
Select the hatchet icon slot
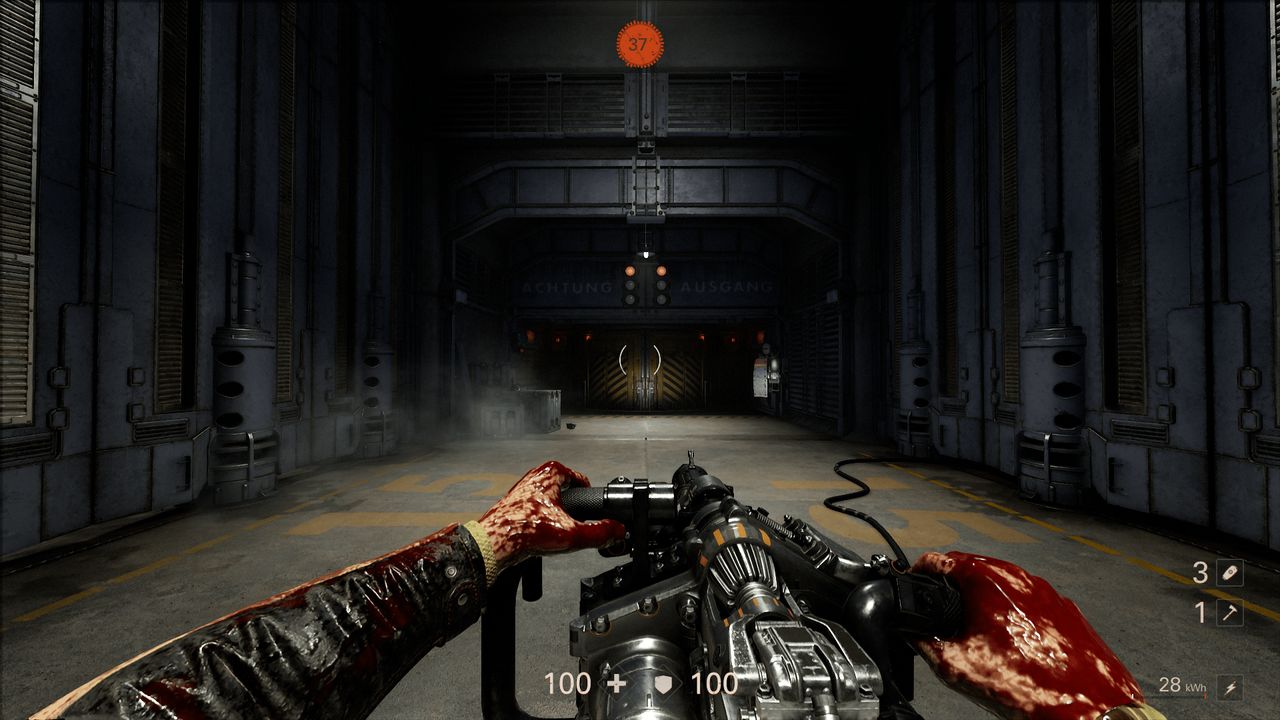click(1229, 612)
